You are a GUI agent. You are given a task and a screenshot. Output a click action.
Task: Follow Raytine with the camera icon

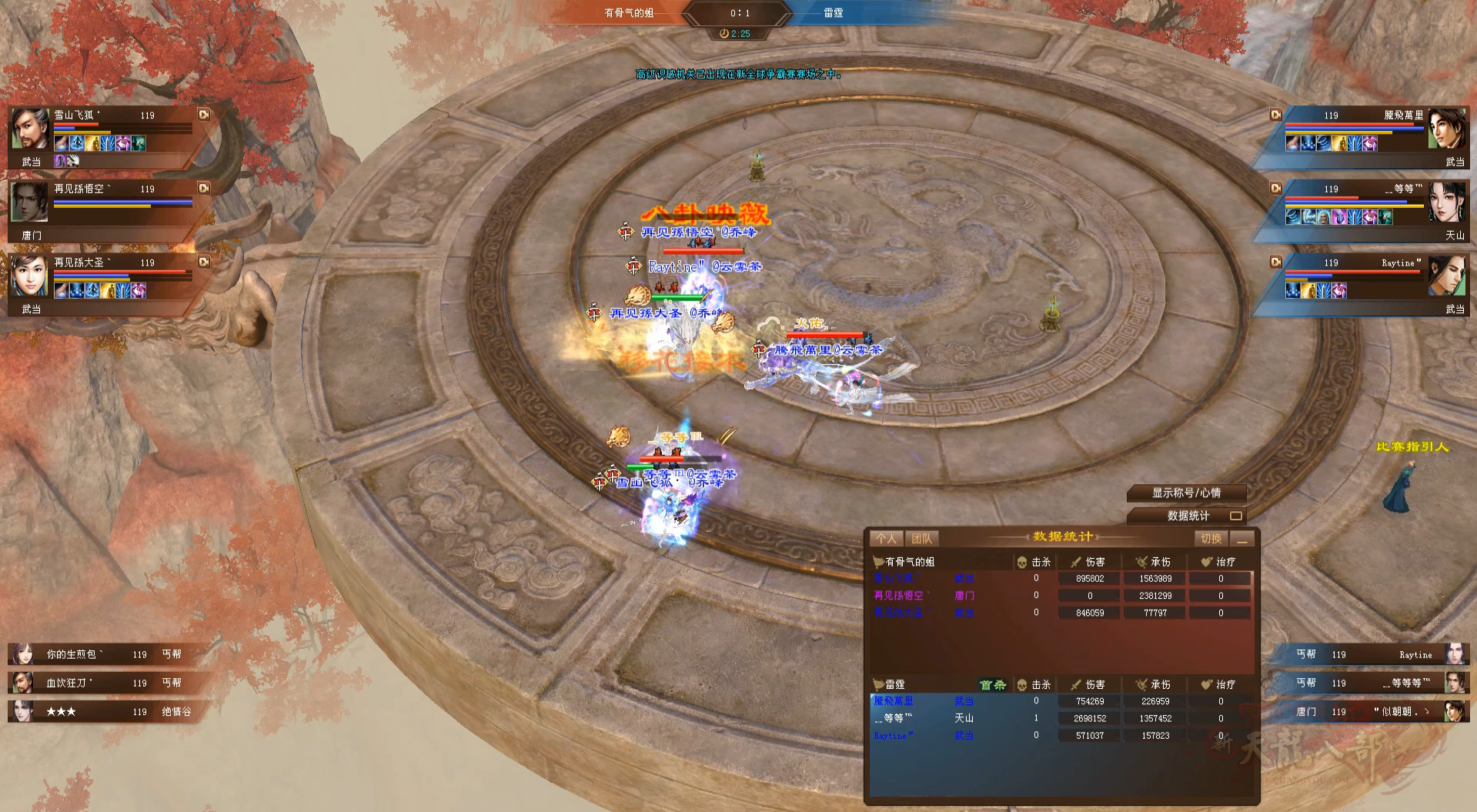click(x=1275, y=262)
